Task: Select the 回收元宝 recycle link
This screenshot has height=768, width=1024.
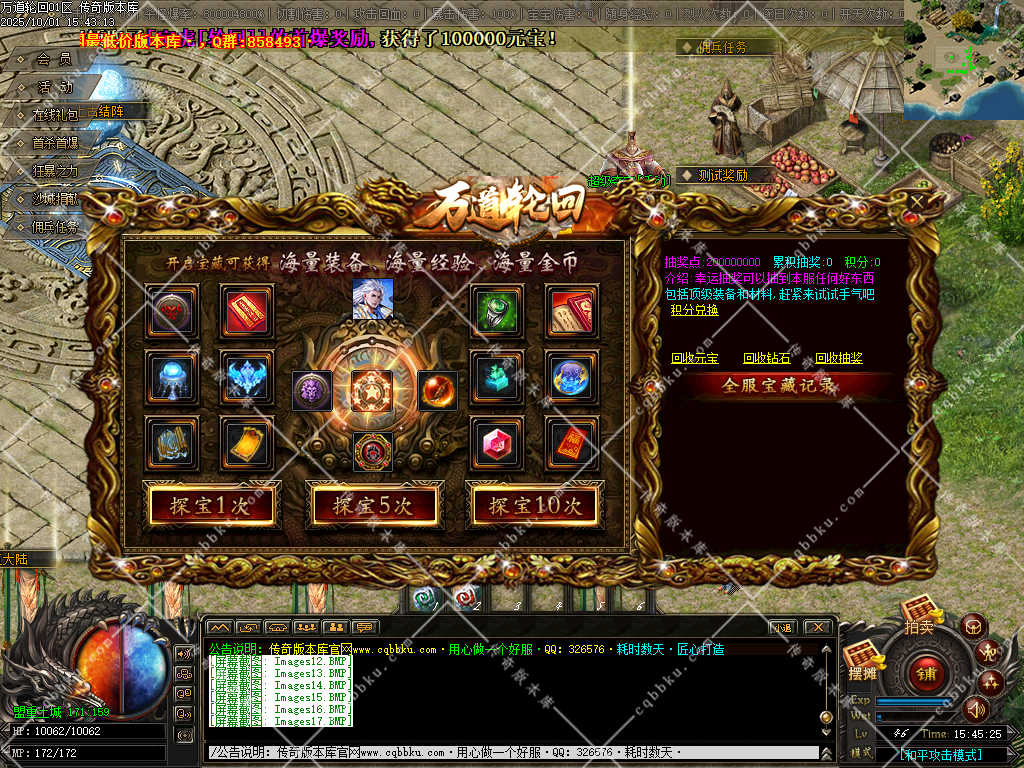Action: (694, 358)
